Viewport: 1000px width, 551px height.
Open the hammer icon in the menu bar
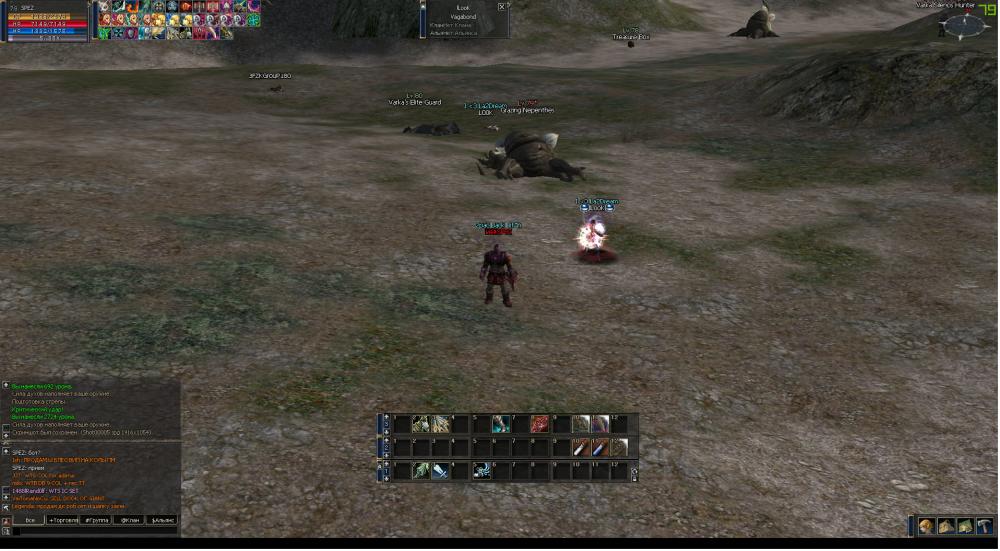[x=984, y=526]
